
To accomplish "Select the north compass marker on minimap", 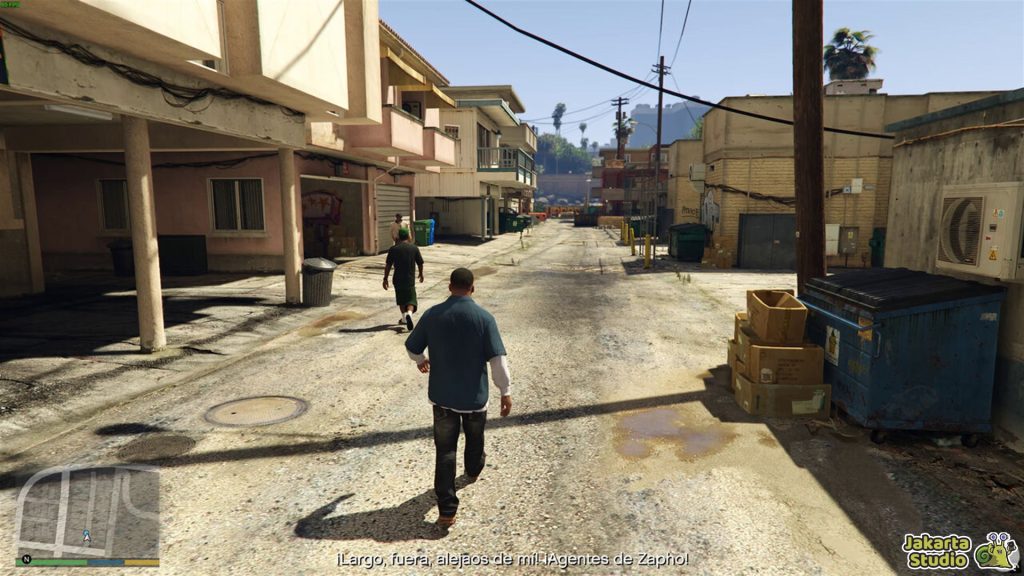I will 25,559.
